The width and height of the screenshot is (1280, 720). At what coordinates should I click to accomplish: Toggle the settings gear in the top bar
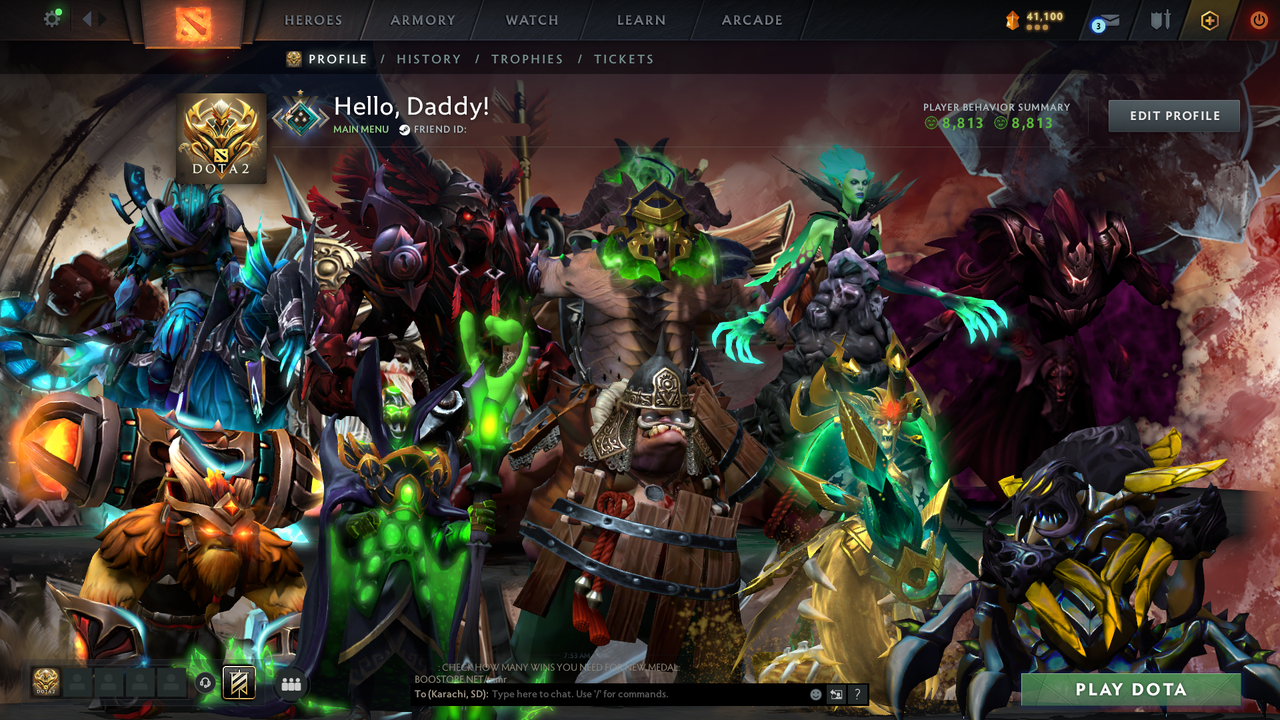pos(54,17)
